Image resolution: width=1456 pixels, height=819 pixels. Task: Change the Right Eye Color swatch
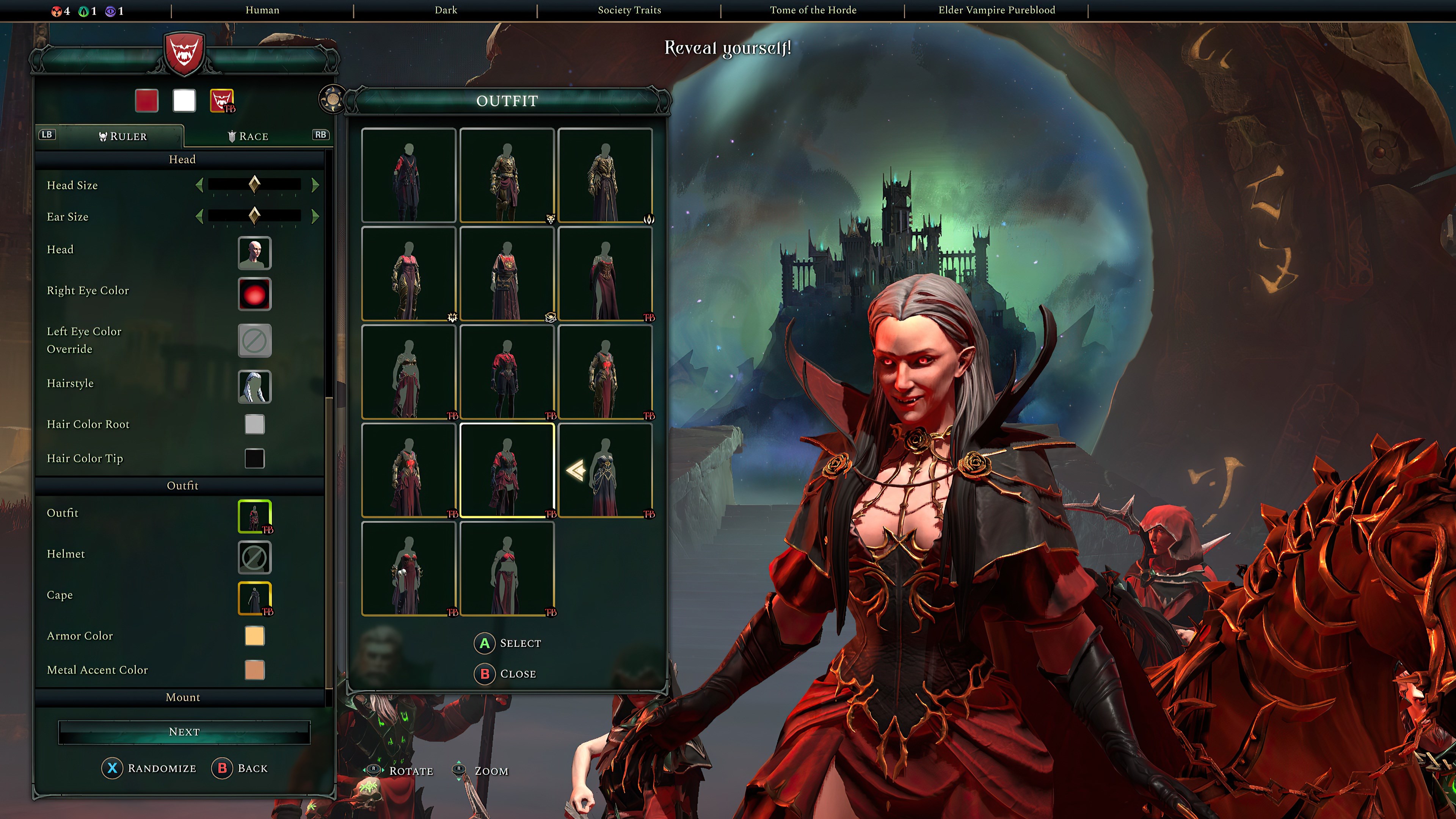coord(254,294)
